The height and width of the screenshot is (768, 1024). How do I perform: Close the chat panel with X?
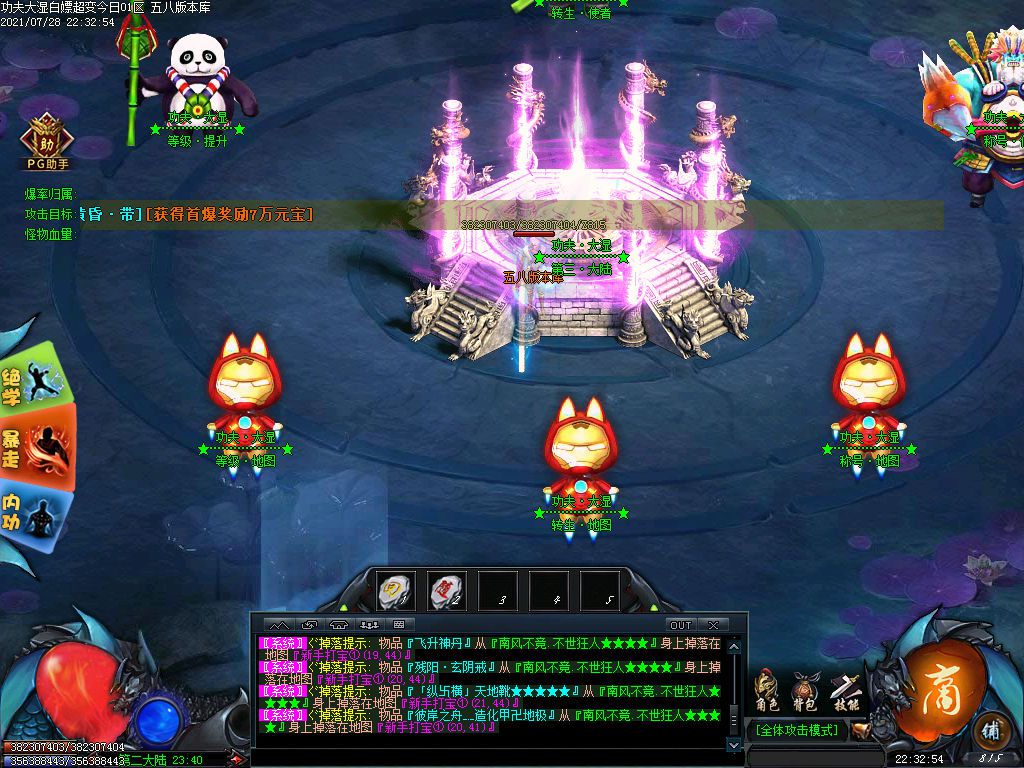(713, 625)
